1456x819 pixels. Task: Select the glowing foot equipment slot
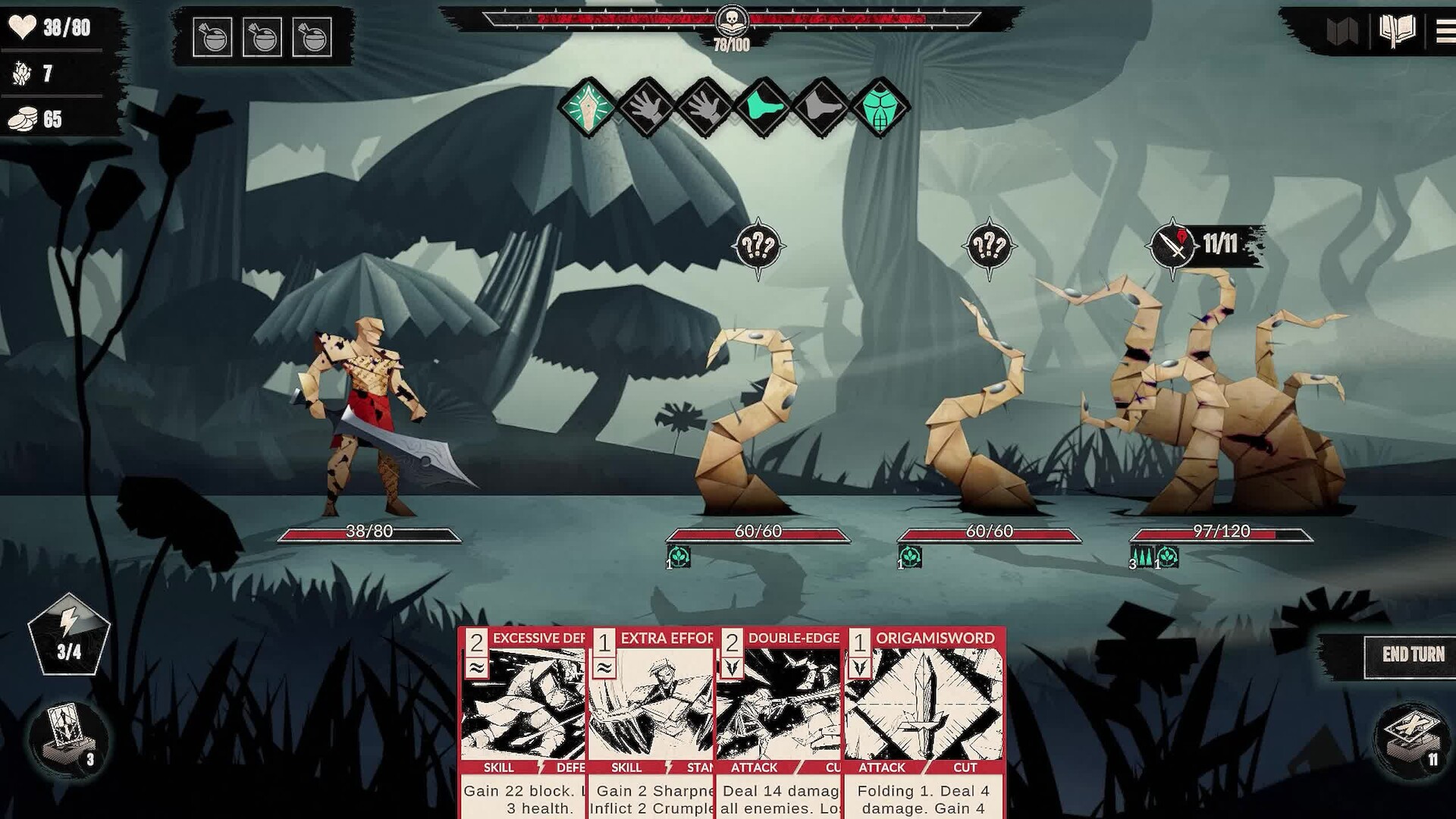[763, 107]
